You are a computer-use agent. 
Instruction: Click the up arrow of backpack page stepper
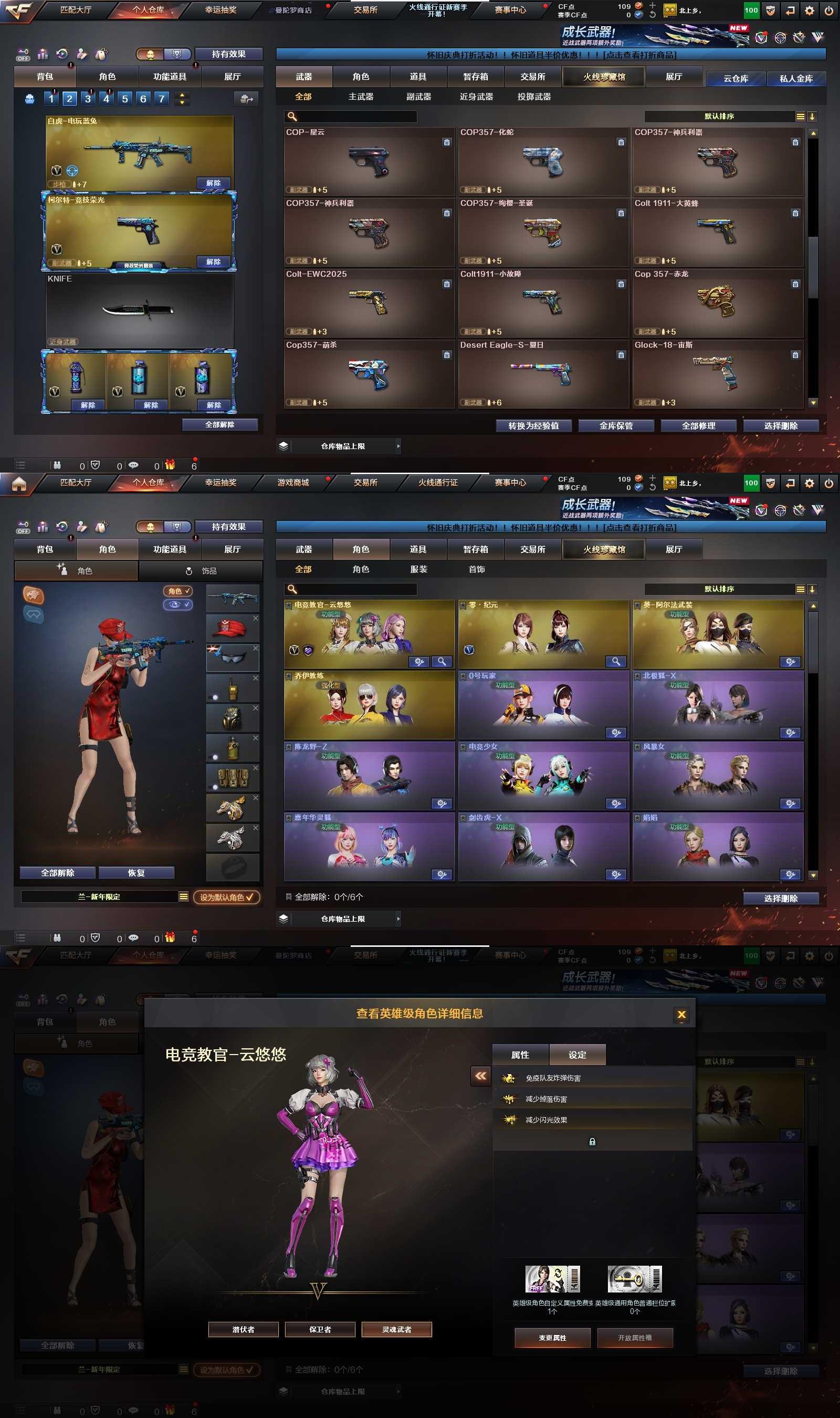[x=182, y=95]
